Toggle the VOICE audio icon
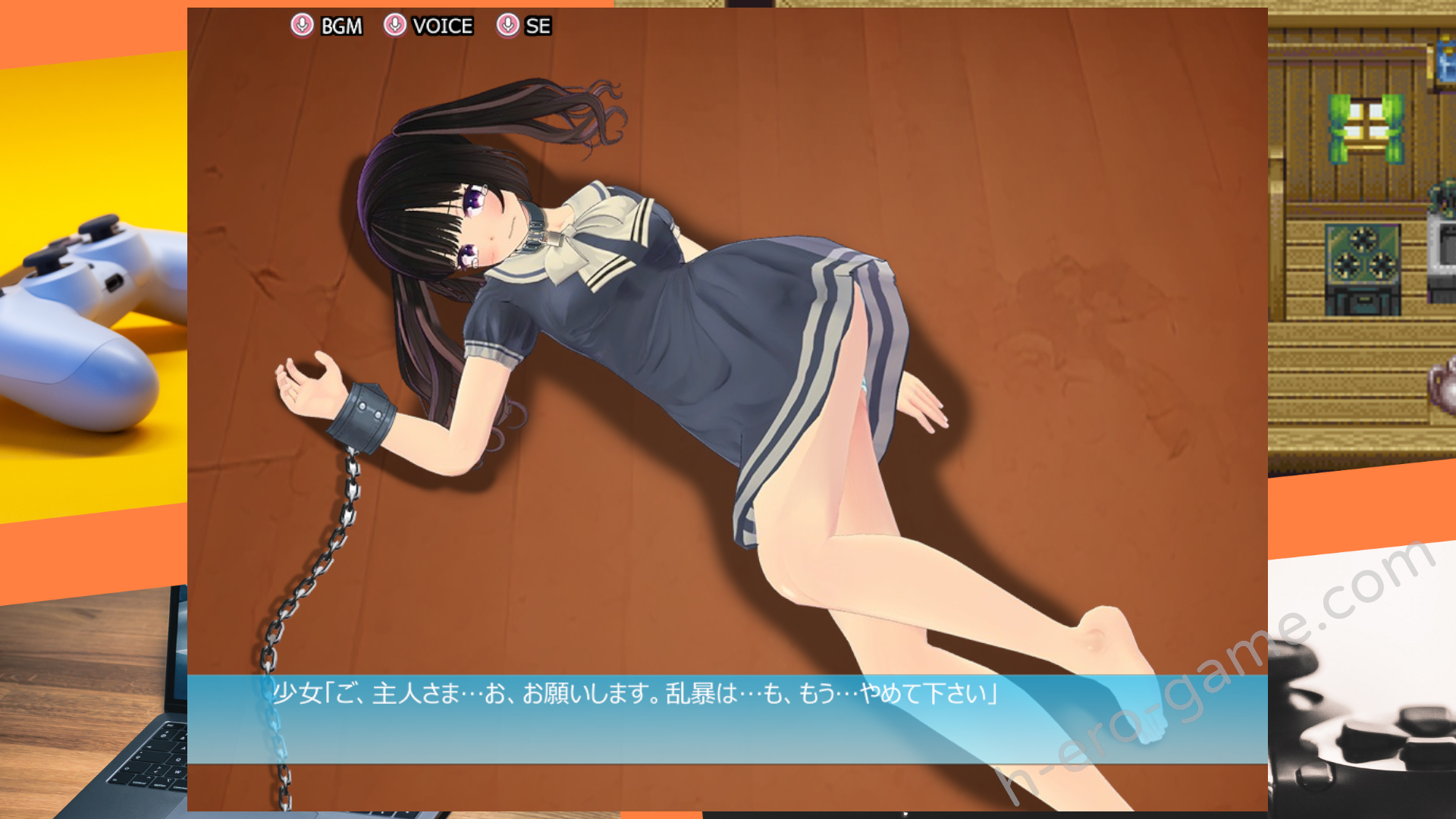 (394, 25)
